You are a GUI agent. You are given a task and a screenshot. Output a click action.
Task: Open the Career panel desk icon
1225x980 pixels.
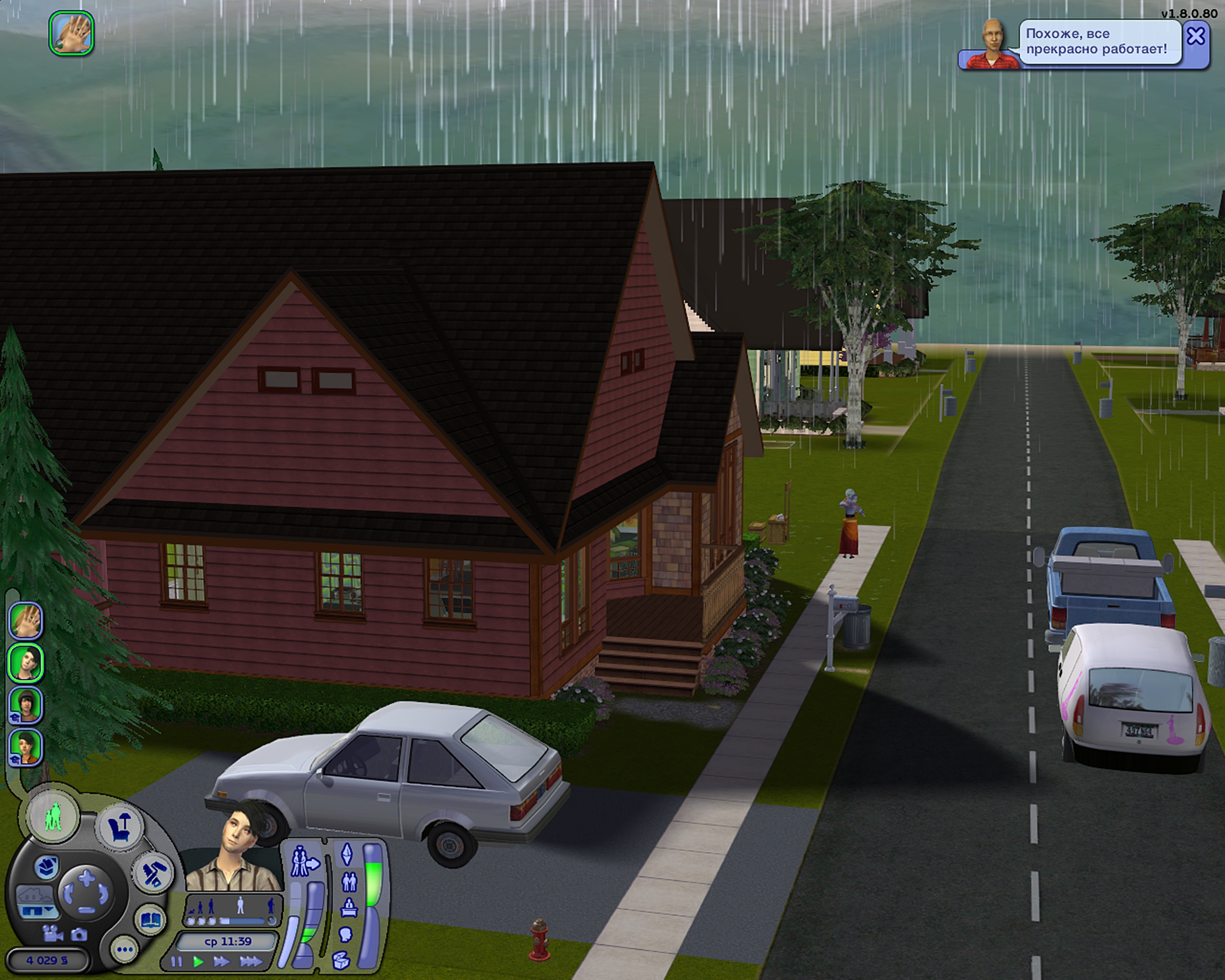(348, 908)
